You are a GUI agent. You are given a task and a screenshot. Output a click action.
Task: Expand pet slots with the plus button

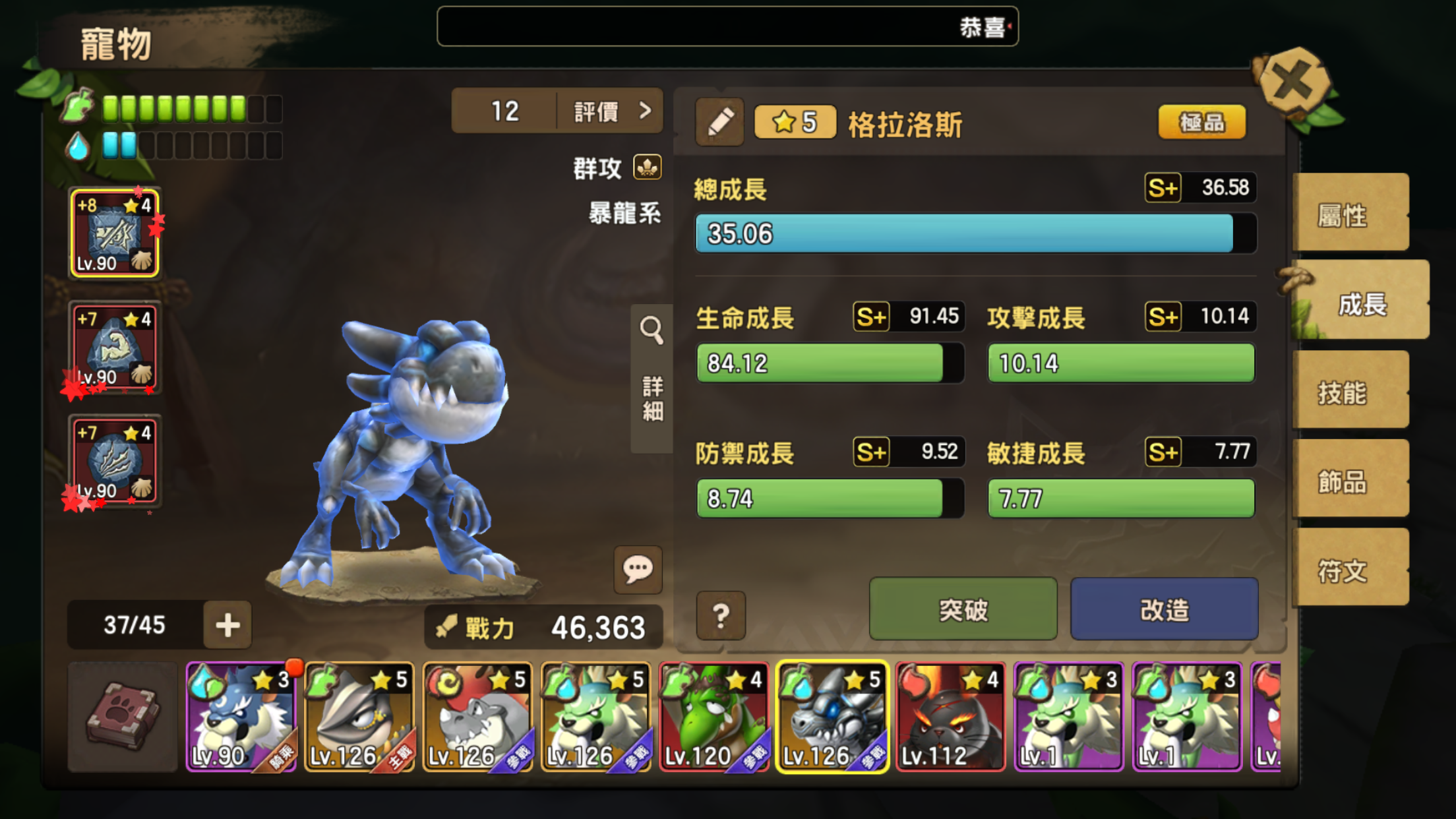[228, 624]
